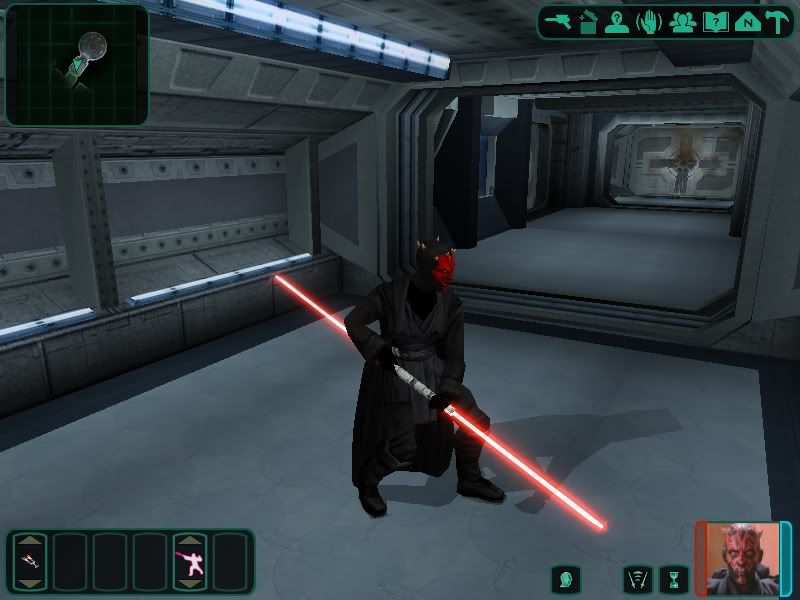800x600 pixels.
Task: Select the character portrait
Action: (741, 558)
